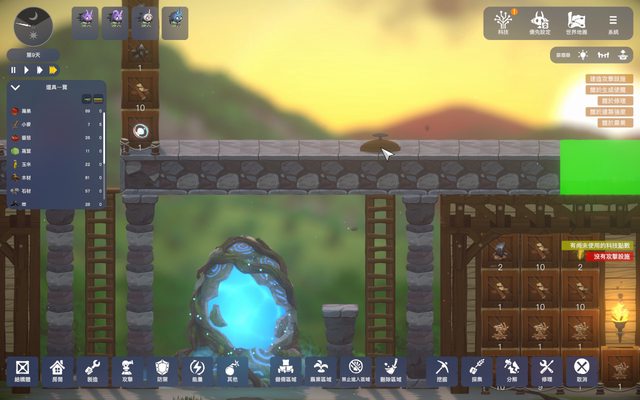Select the 製造 crafting category

(x=92, y=370)
